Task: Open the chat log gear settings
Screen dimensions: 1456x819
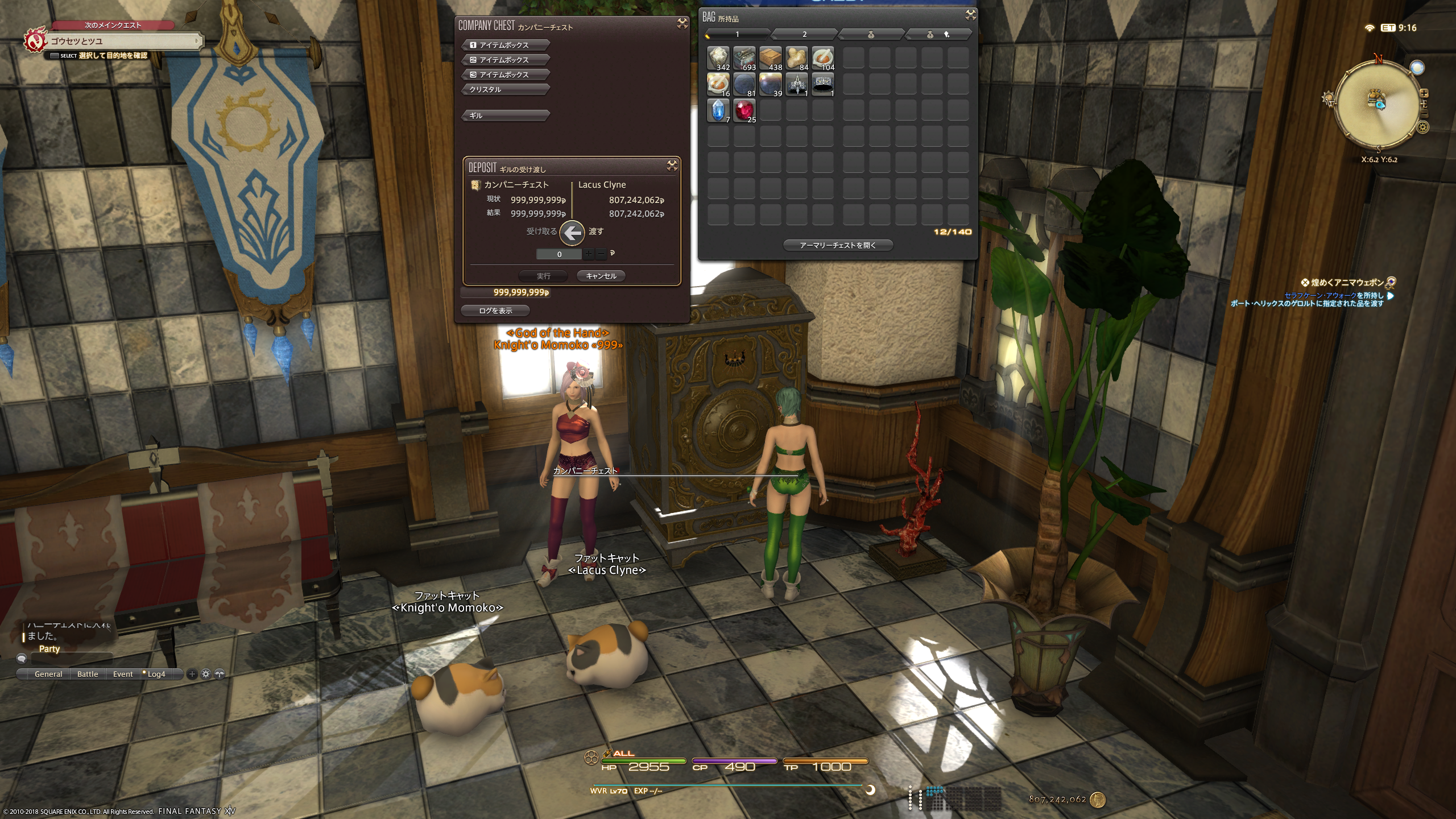Action: click(206, 674)
